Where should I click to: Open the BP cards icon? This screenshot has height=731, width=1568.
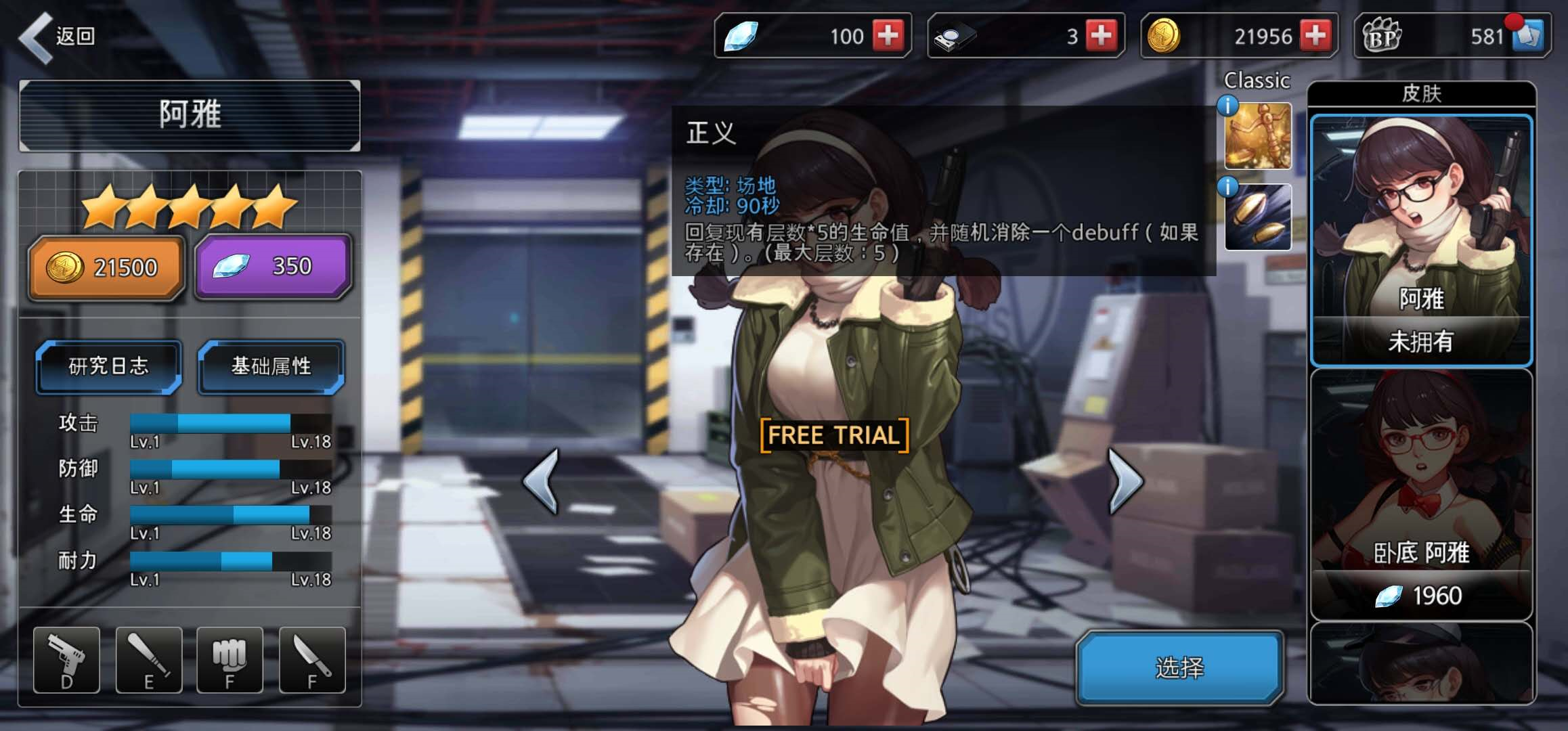coord(1529,35)
